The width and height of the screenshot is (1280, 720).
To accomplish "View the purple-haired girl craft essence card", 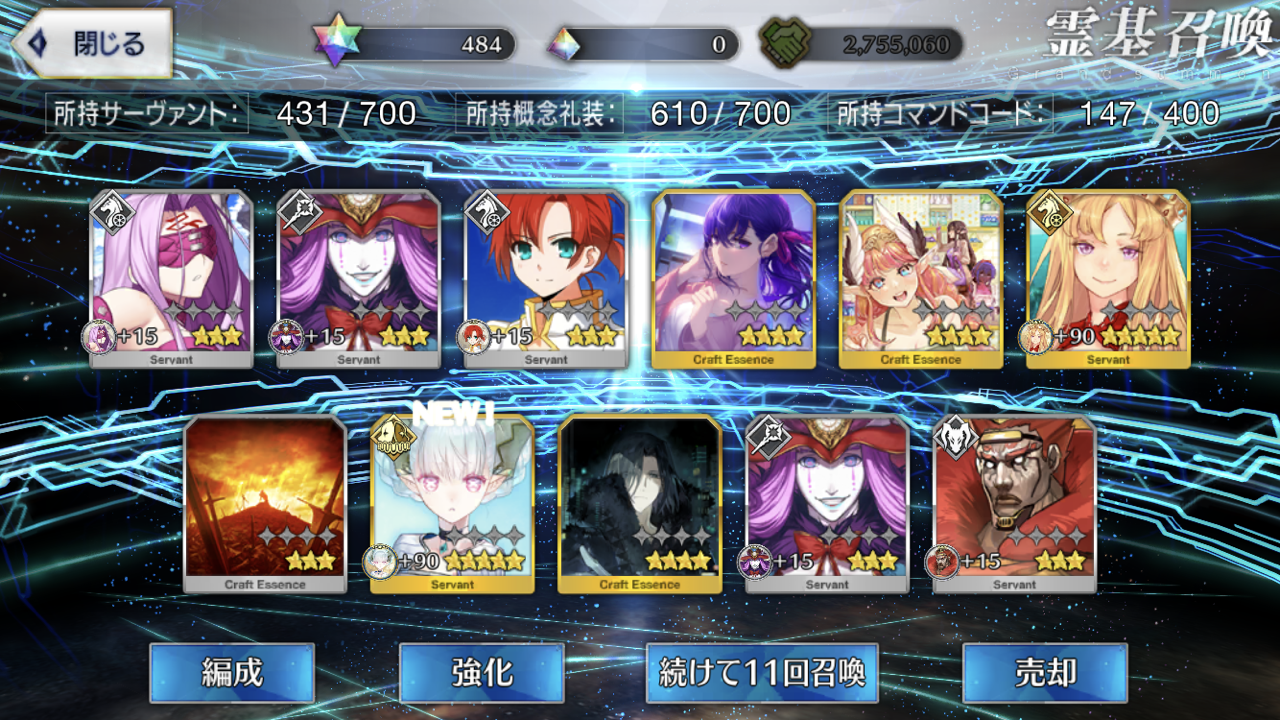I will pos(733,279).
